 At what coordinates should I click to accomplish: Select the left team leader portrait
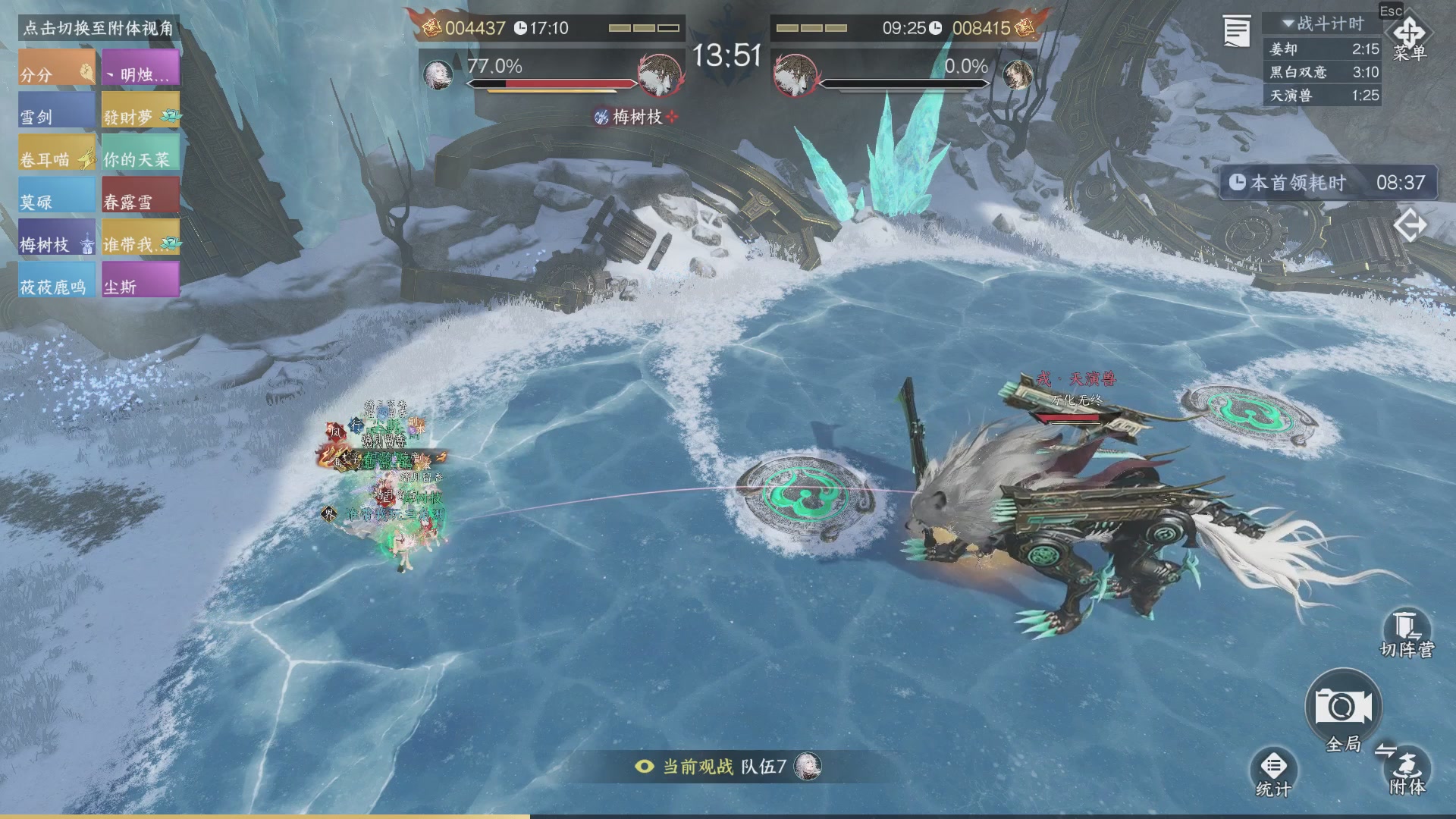click(438, 74)
